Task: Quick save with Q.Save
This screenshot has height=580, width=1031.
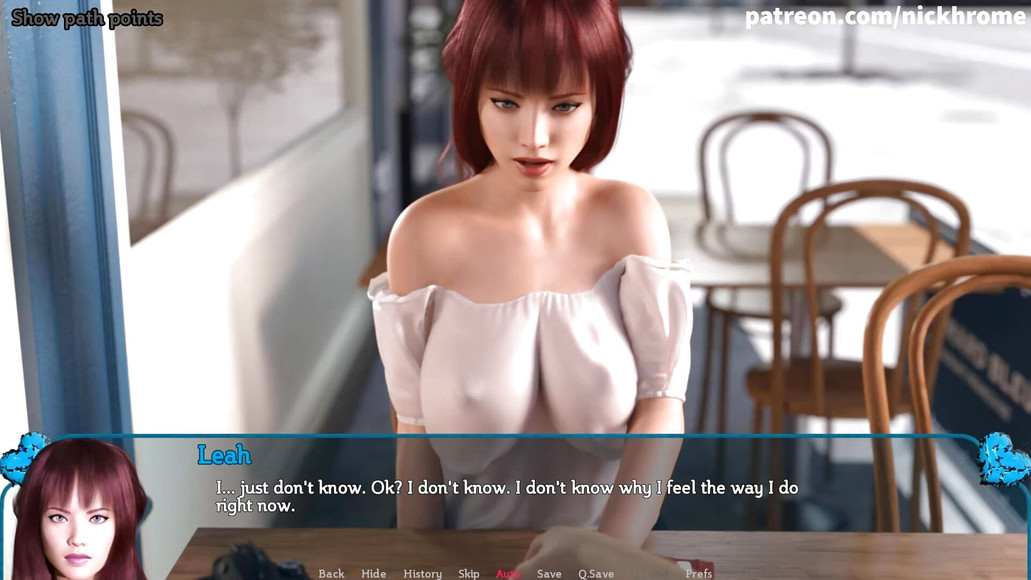Action: (x=596, y=573)
